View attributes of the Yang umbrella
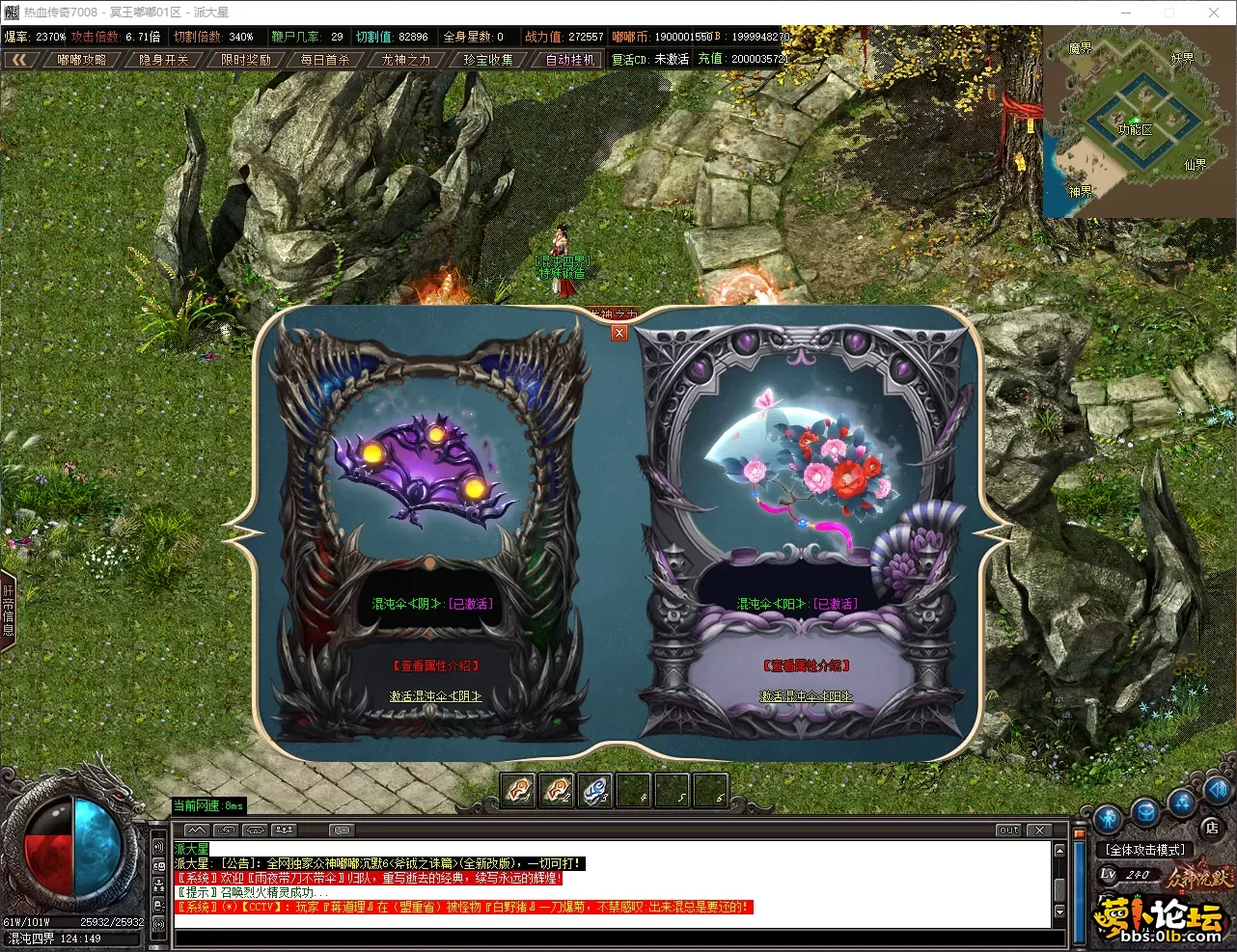 [806, 666]
